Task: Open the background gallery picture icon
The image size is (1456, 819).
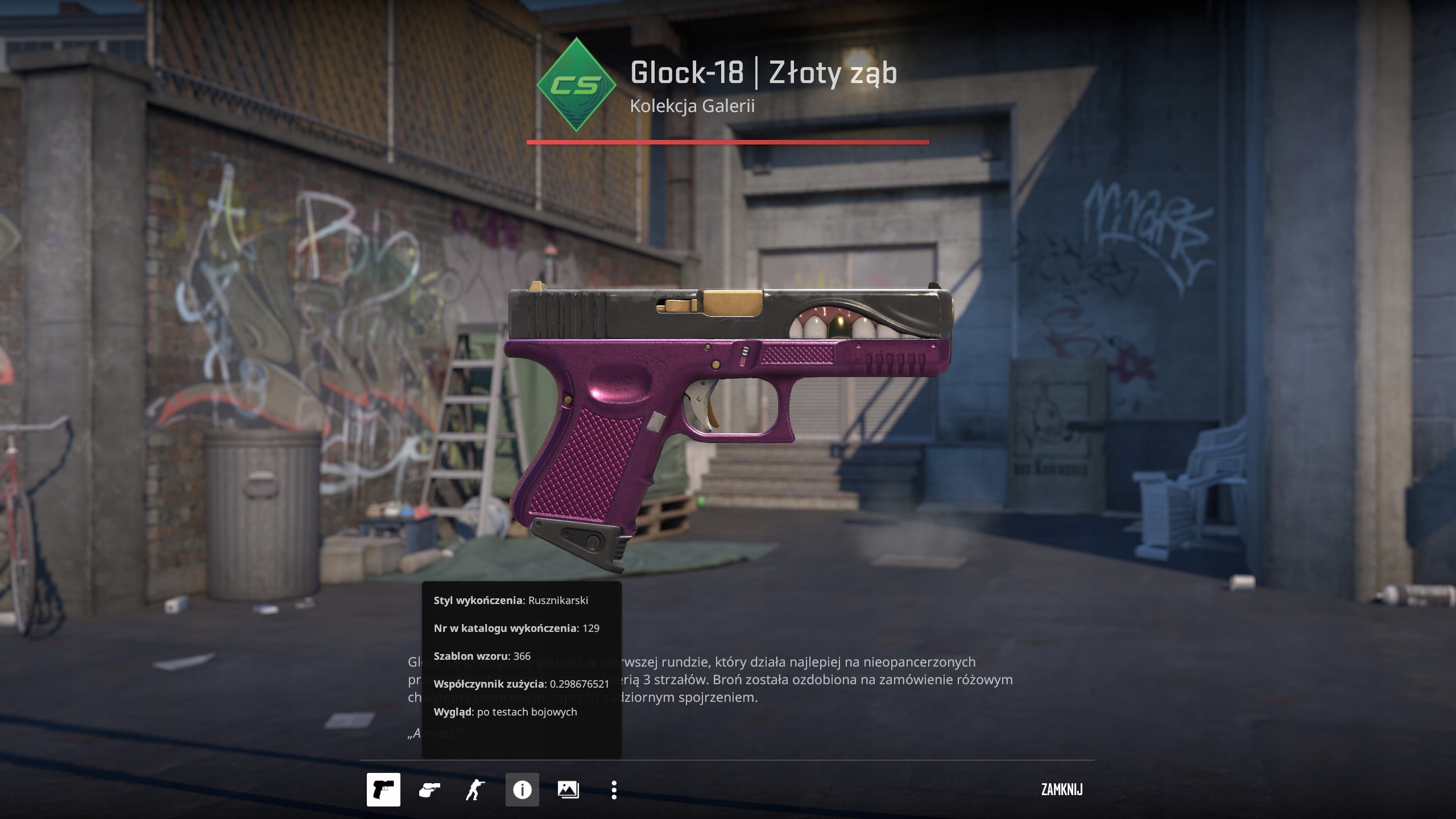Action: pyautogui.click(x=568, y=790)
